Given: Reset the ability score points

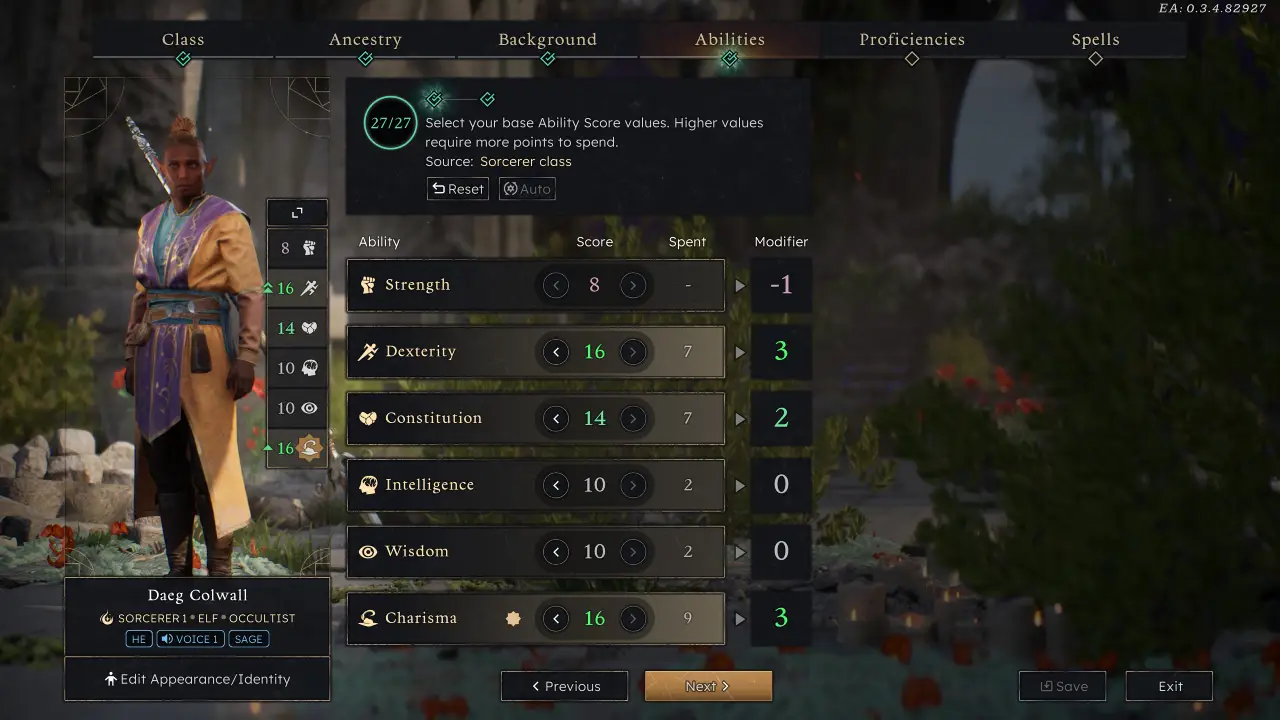Looking at the screenshot, I should click(x=457, y=189).
